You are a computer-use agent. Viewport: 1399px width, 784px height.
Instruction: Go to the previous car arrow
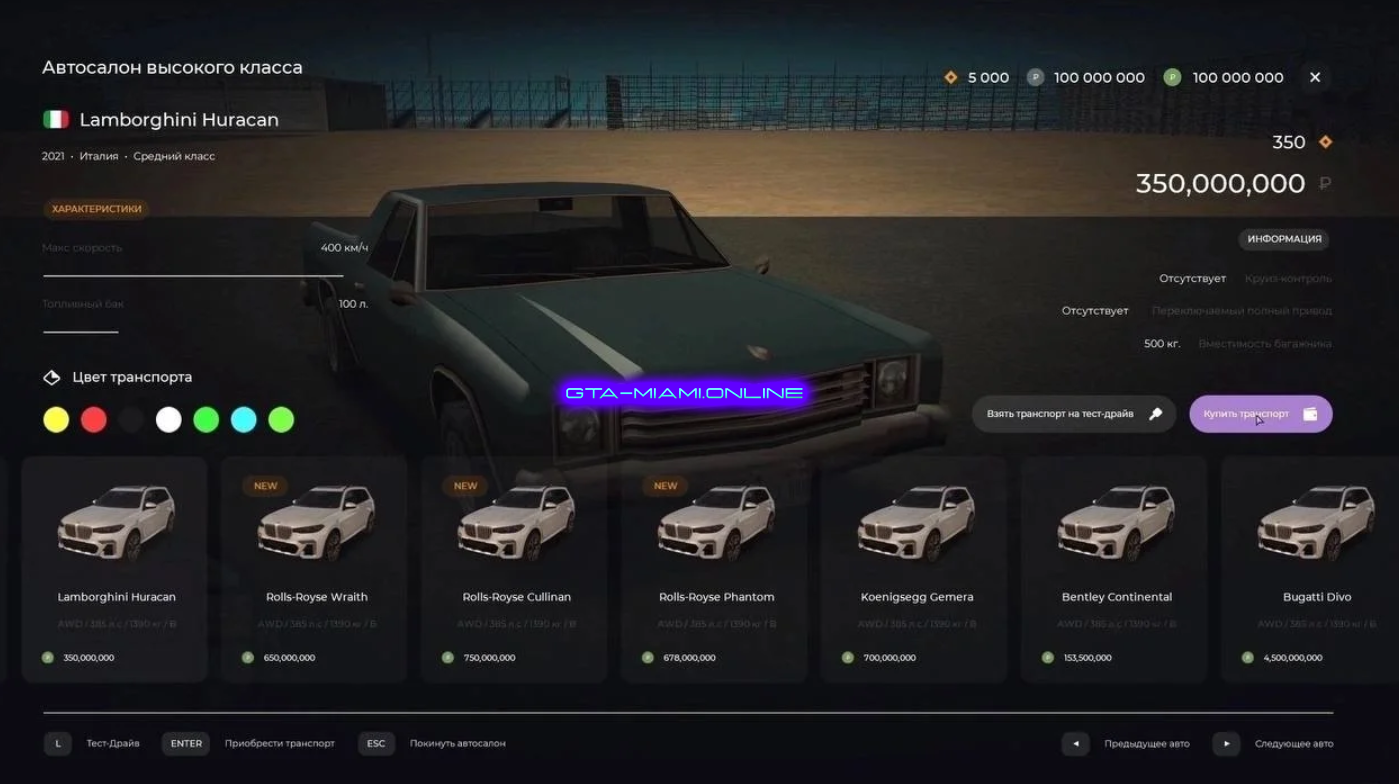1075,744
